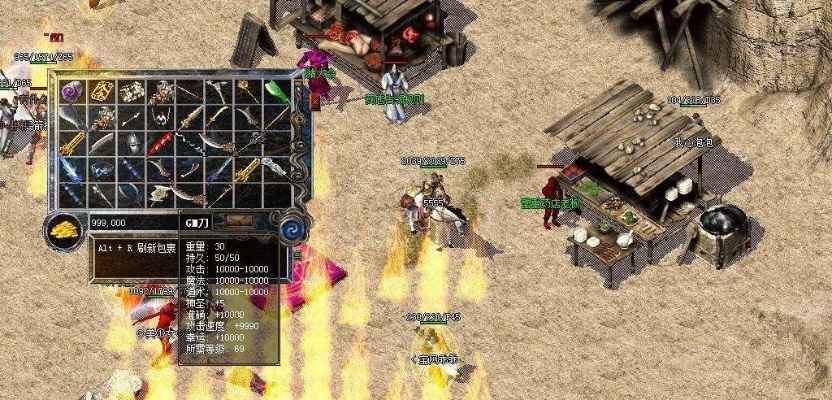This screenshot has height=400, width=832.
Task: Pick the red curved blade weapon
Action: click(x=161, y=145)
